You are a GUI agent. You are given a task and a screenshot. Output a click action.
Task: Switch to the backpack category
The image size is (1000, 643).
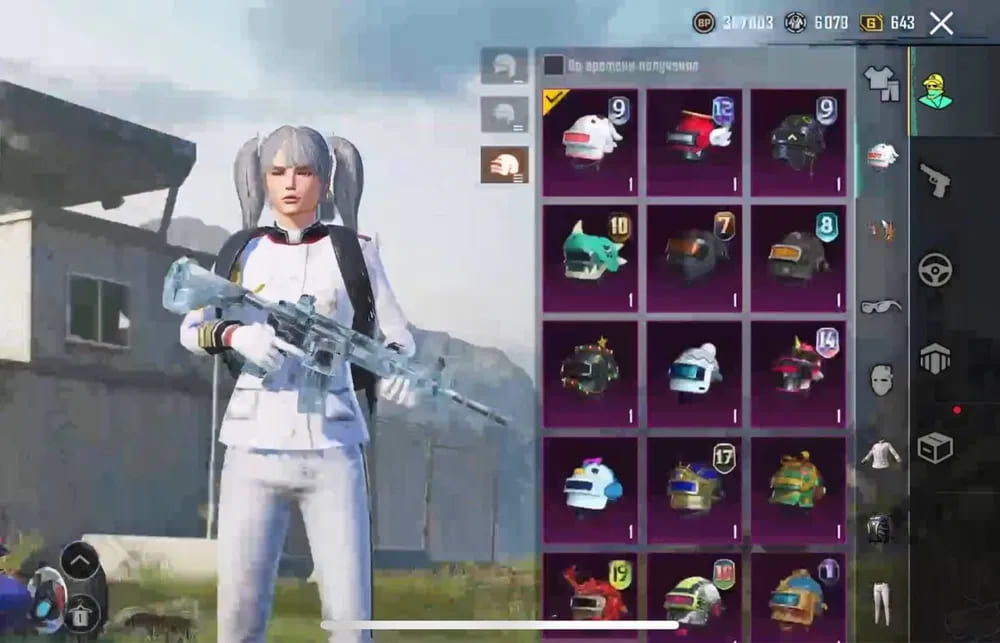coord(881,528)
